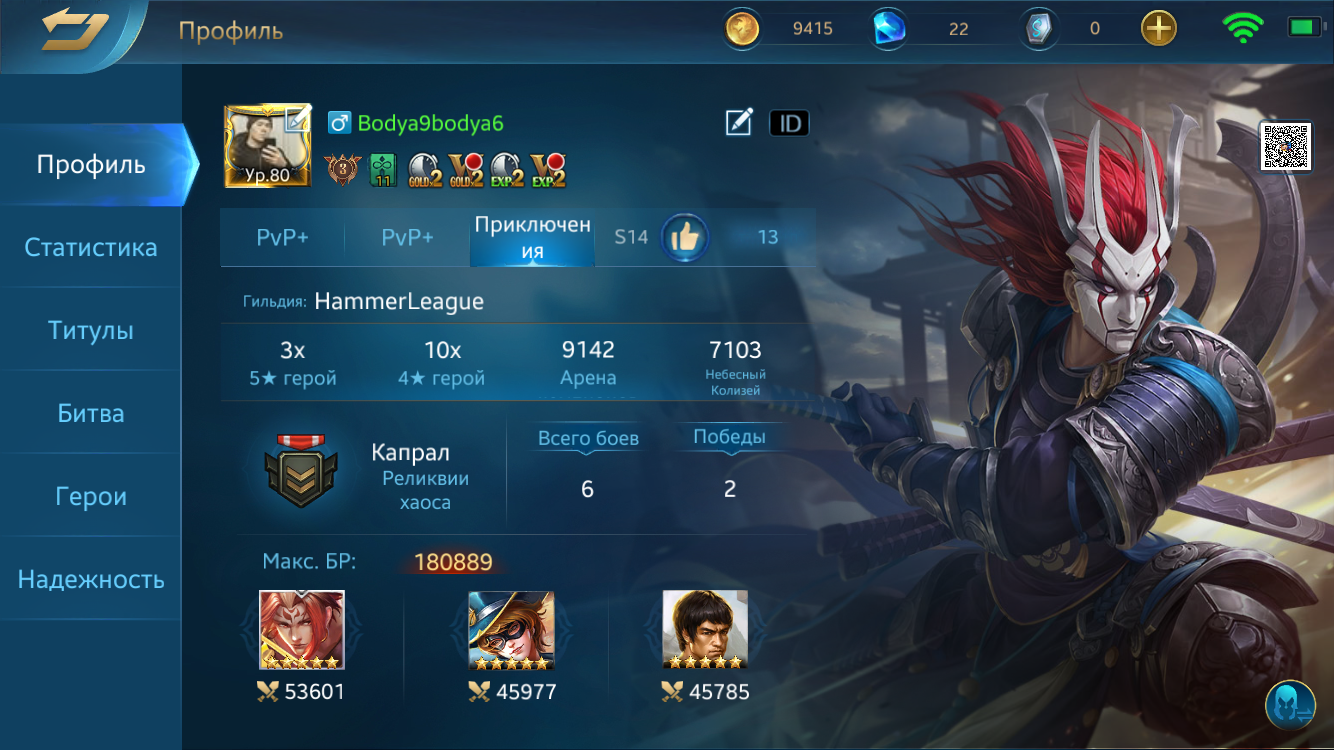Click the edit pencil icon near the username
Screen dimensions: 1334x750
(737, 122)
